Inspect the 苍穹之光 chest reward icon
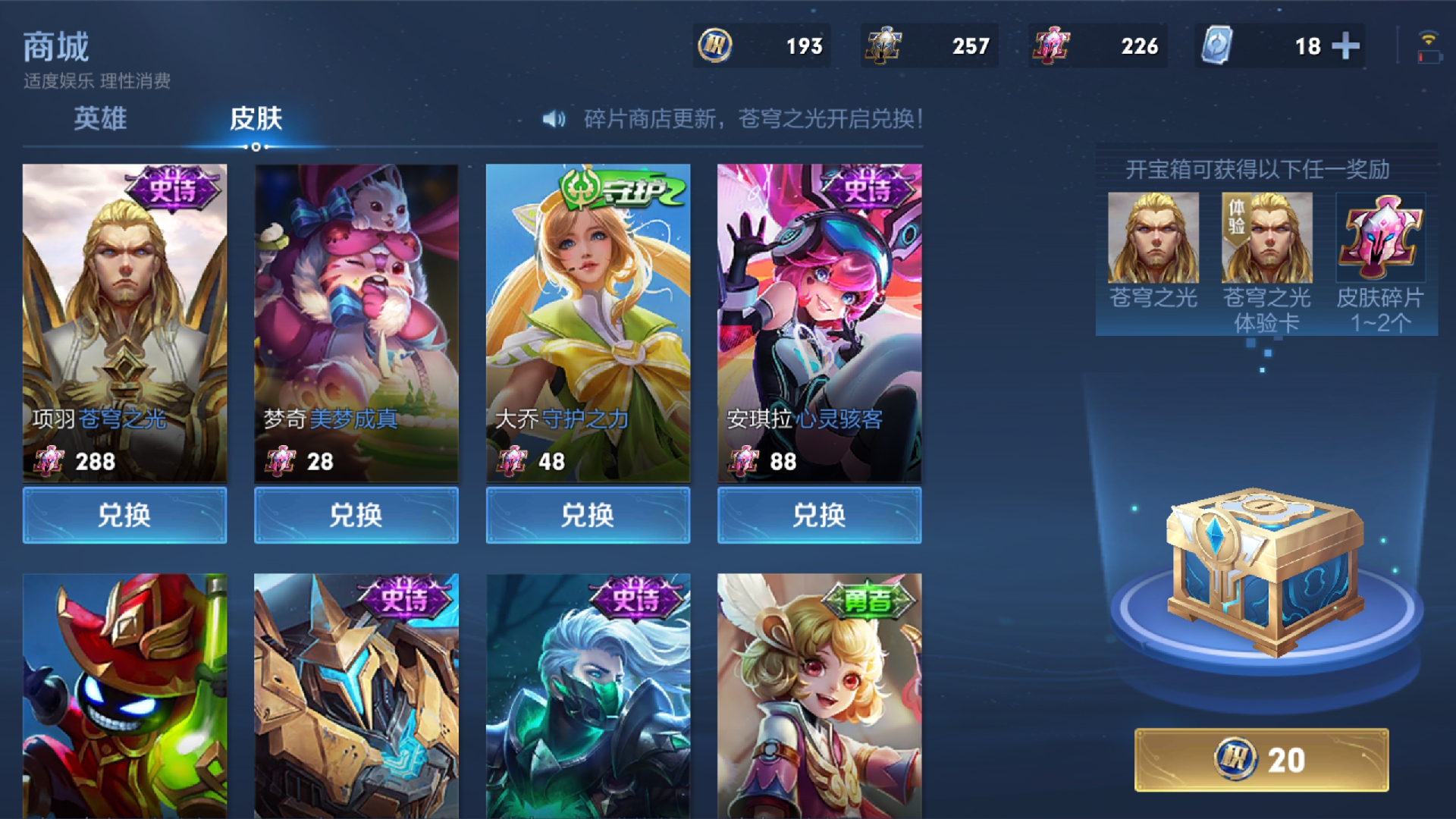1456x819 pixels. point(1153,237)
